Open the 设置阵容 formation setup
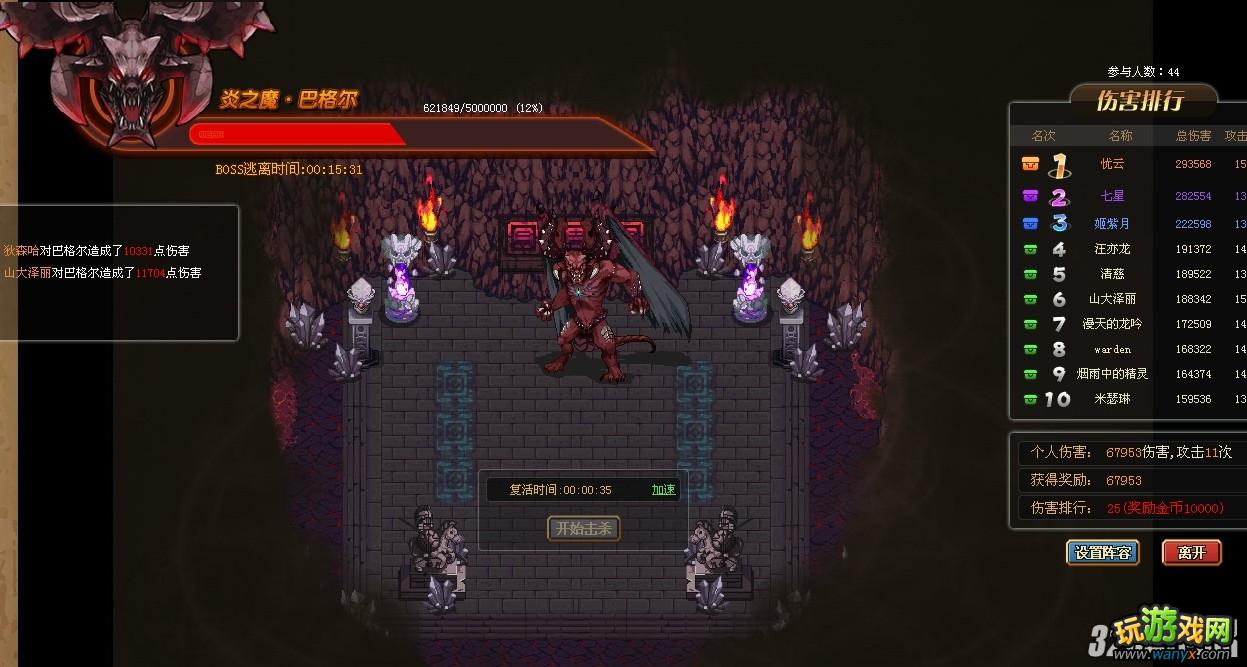The width and height of the screenshot is (1247, 667). click(1103, 552)
